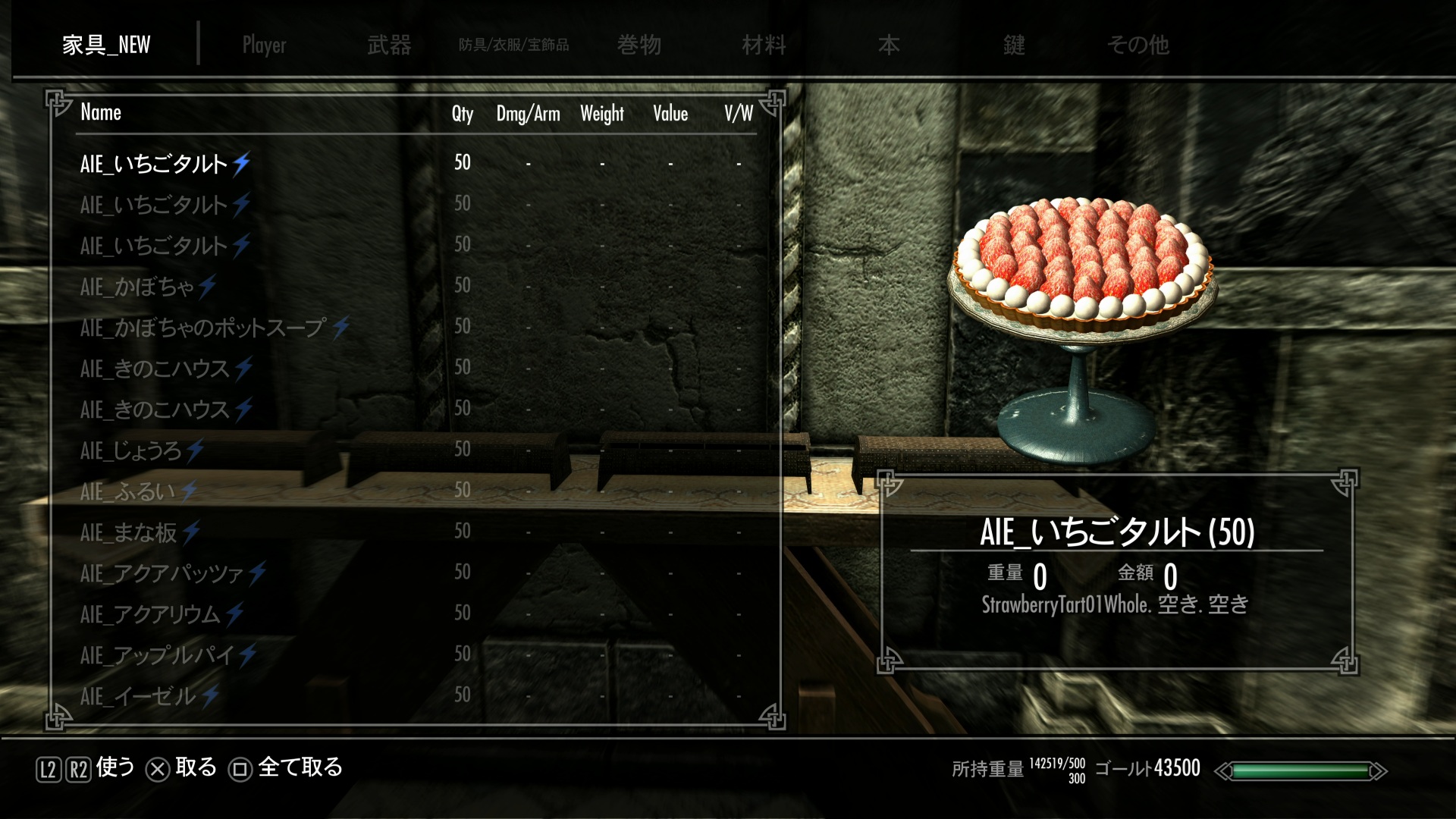Image resolution: width=1456 pixels, height=819 pixels.
Task: Sort by the Value column header
Action: coord(670,114)
